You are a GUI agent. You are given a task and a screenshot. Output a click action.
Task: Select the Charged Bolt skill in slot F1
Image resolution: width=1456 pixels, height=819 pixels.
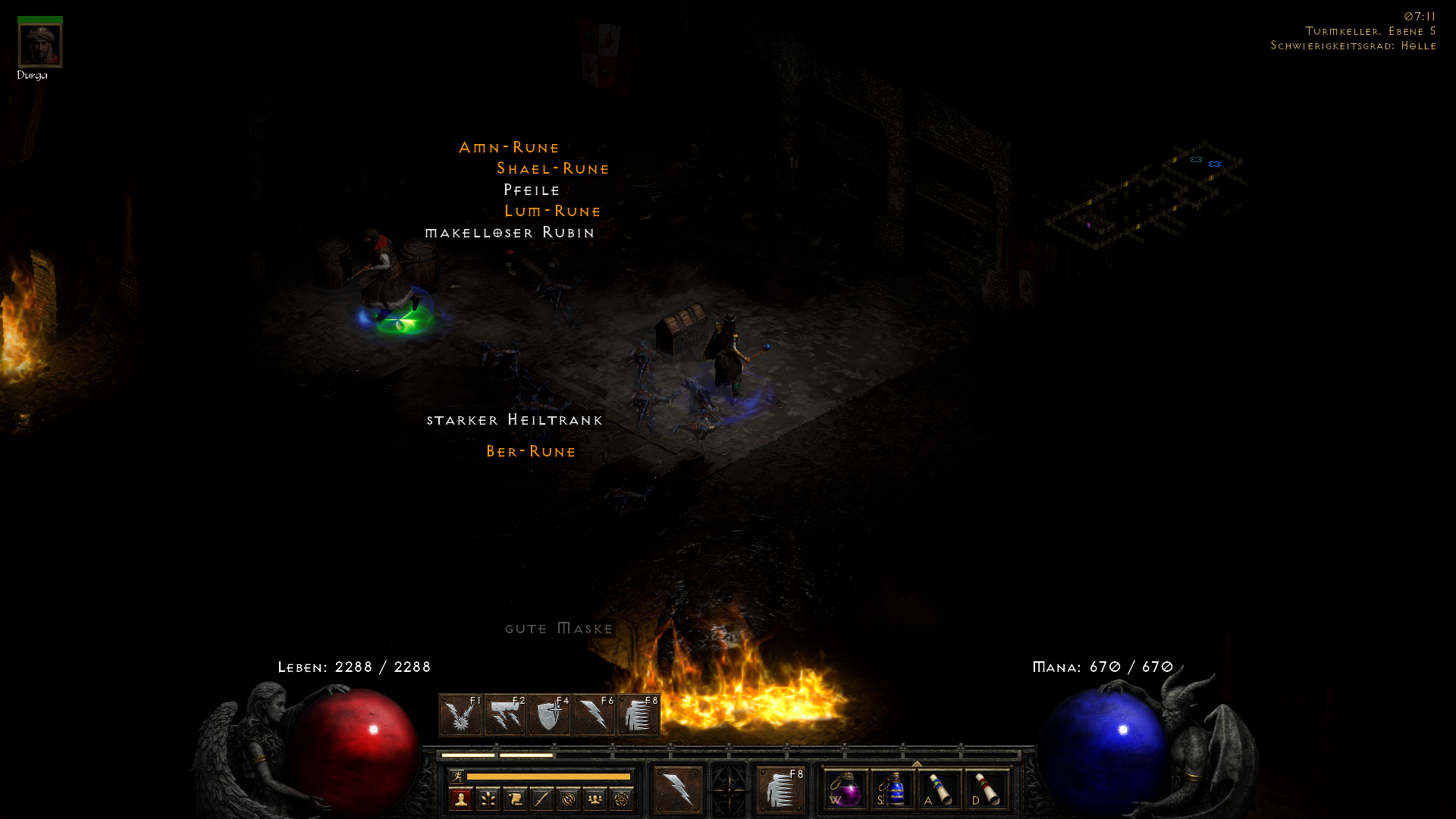coord(459,714)
